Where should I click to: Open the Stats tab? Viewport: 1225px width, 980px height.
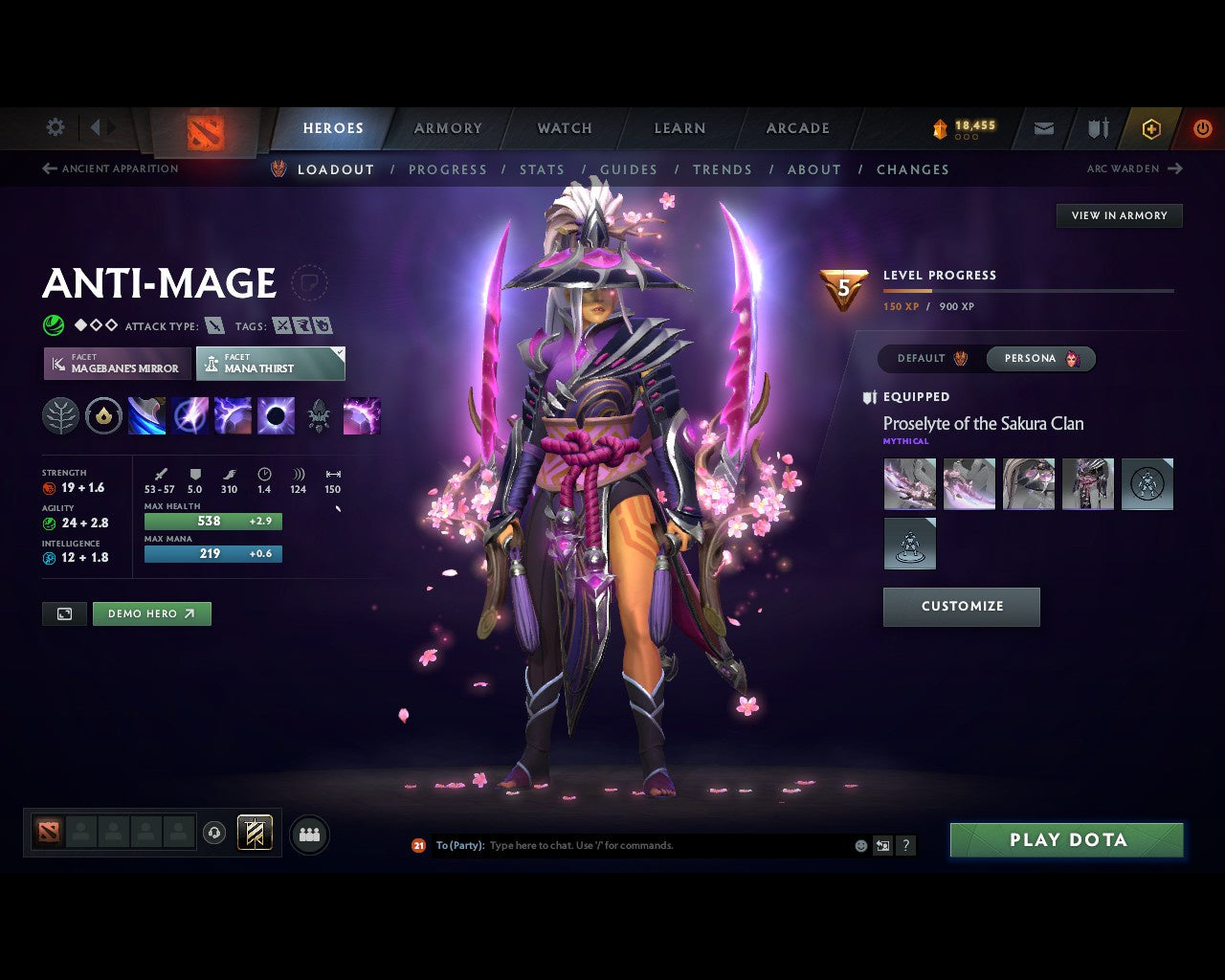point(542,169)
